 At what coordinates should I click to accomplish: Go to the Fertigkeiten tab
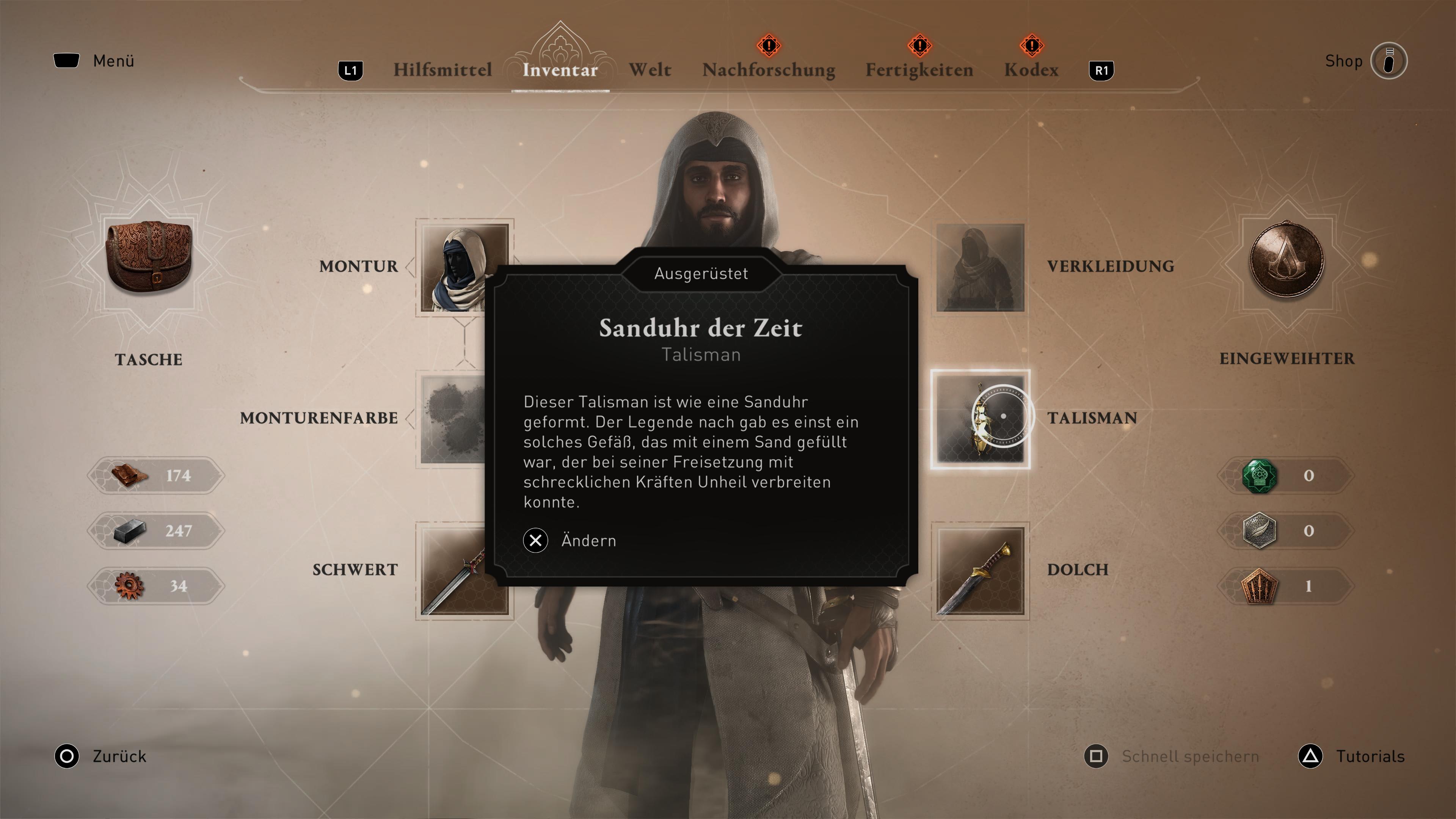click(x=919, y=70)
